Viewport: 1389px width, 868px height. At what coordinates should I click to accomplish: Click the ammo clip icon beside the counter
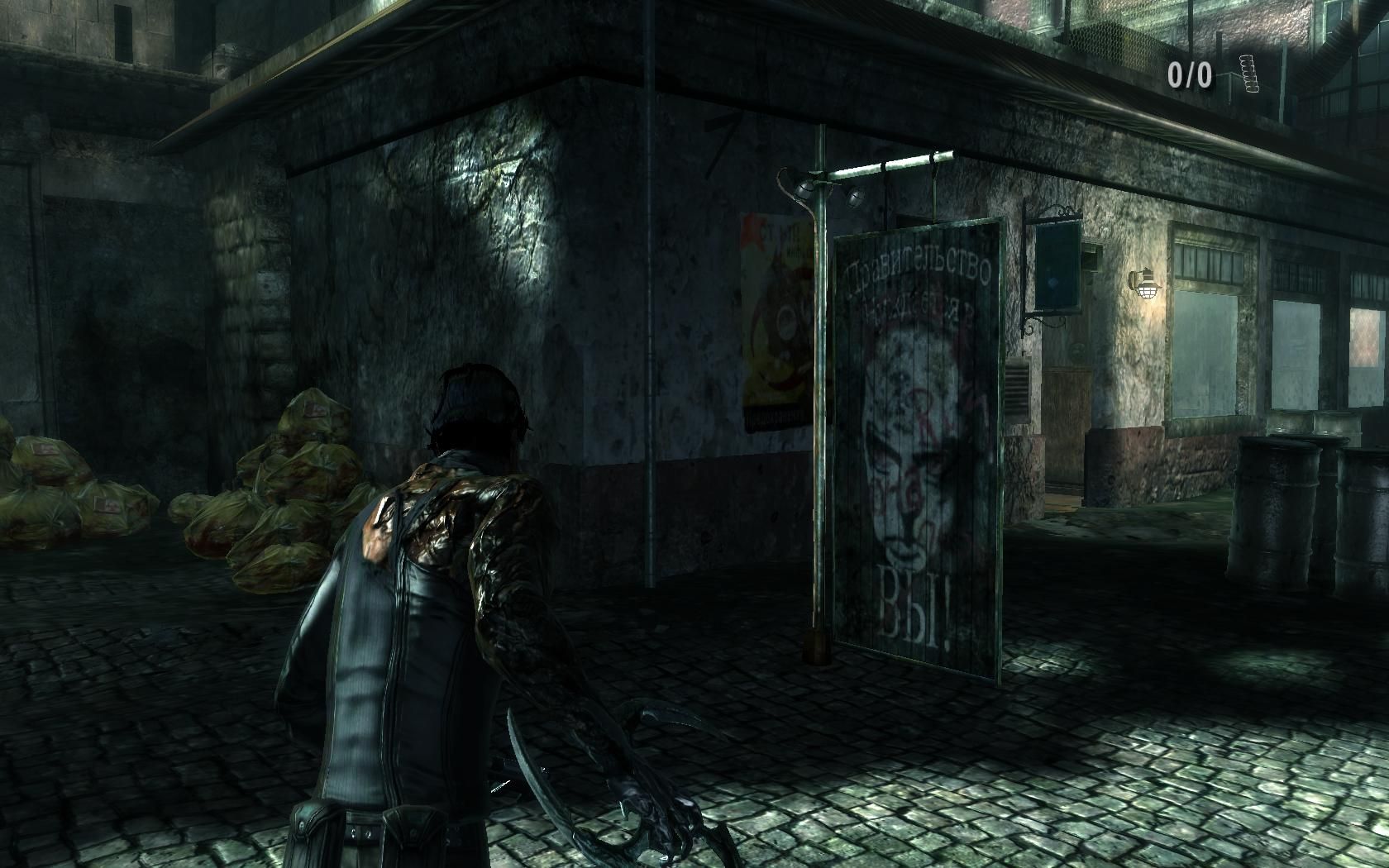1248,74
